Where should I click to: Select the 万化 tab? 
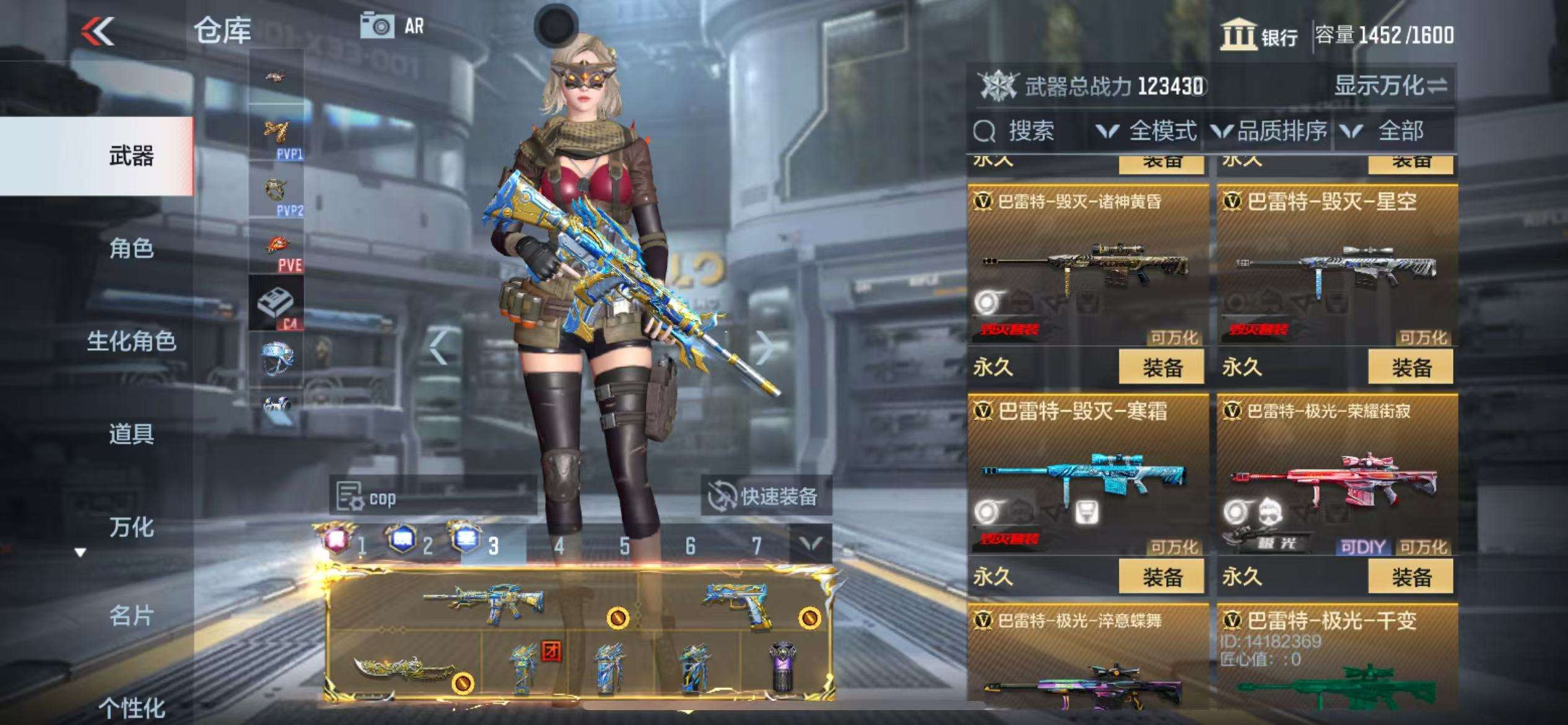click(131, 527)
